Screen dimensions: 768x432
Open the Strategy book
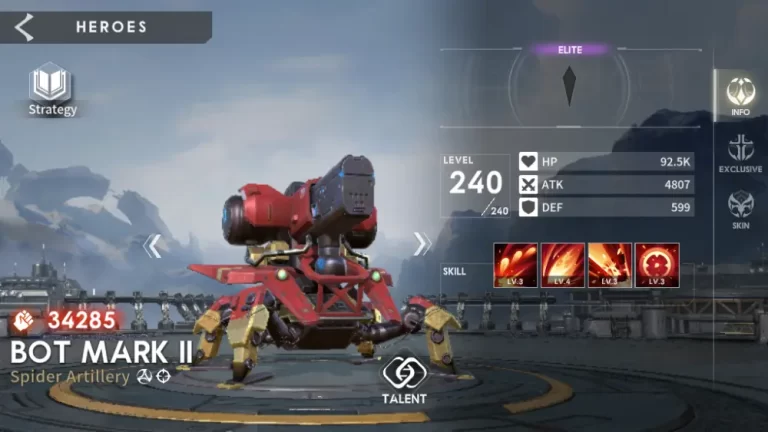(52, 88)
